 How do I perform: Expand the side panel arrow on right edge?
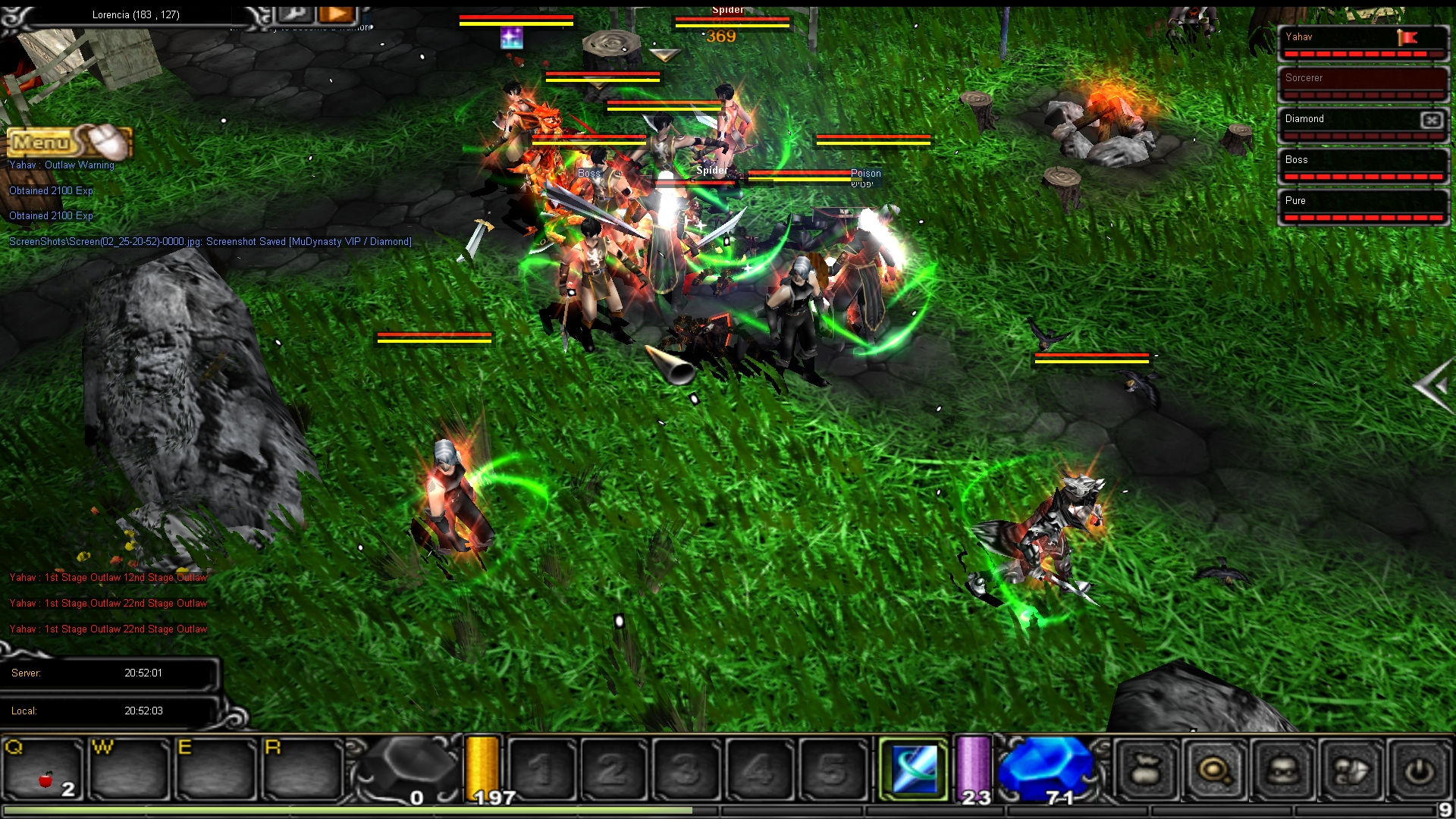pos(1433,387)
